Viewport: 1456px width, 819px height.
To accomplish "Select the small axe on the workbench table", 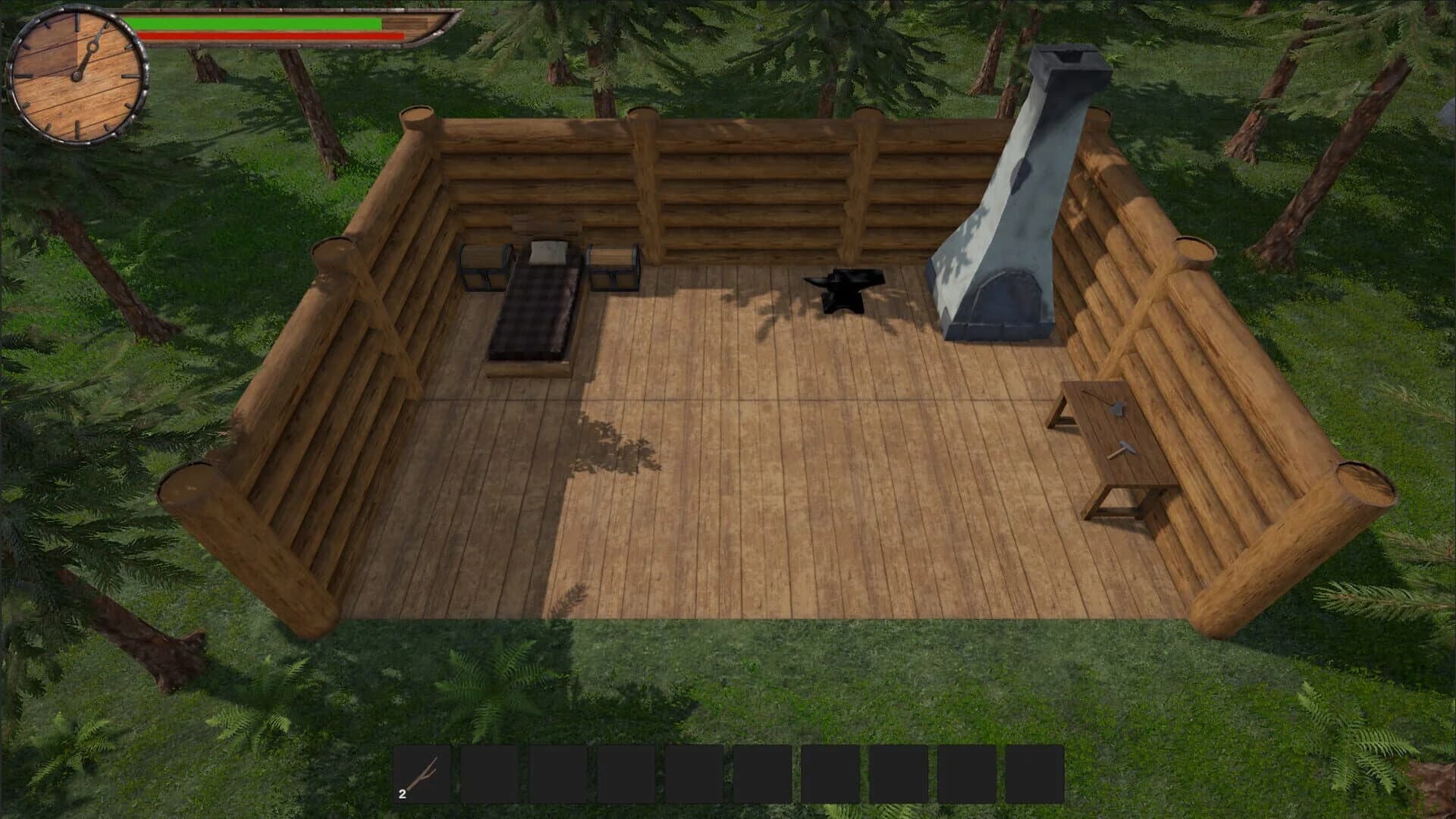I will (x=1116, y=408).
